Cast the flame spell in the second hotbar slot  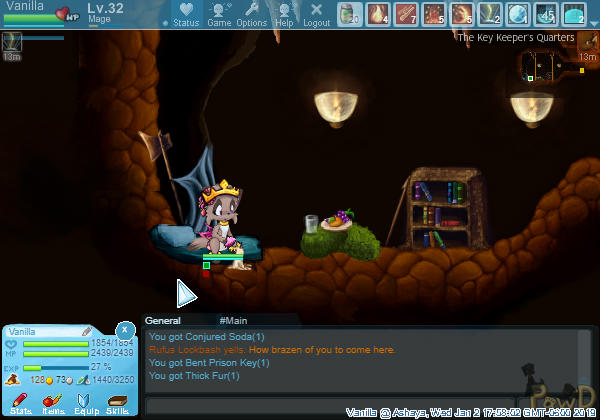pos(378,14)
